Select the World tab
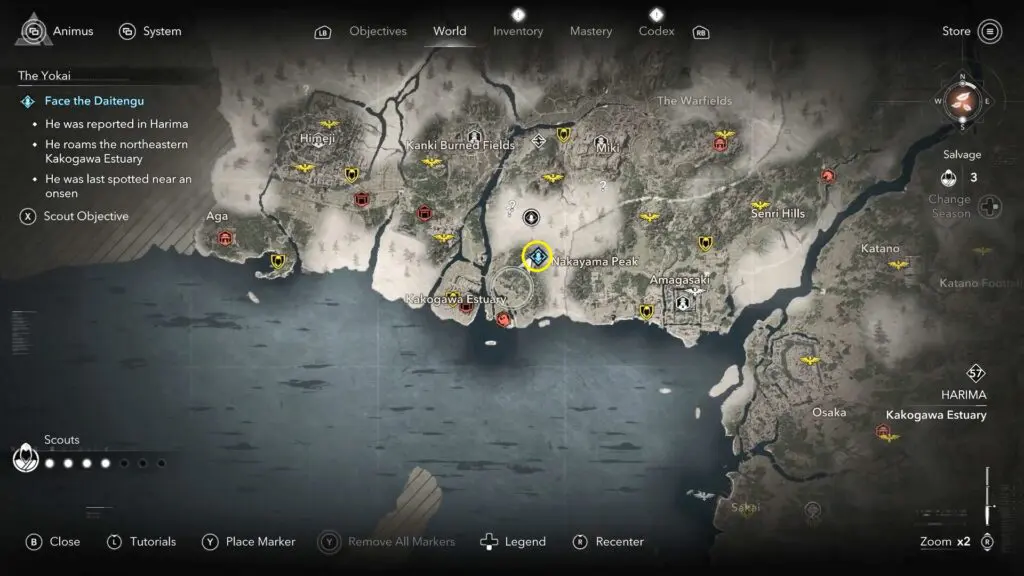Image resolution: width=1024 pixels, height=576 pixels. [449, 31]
